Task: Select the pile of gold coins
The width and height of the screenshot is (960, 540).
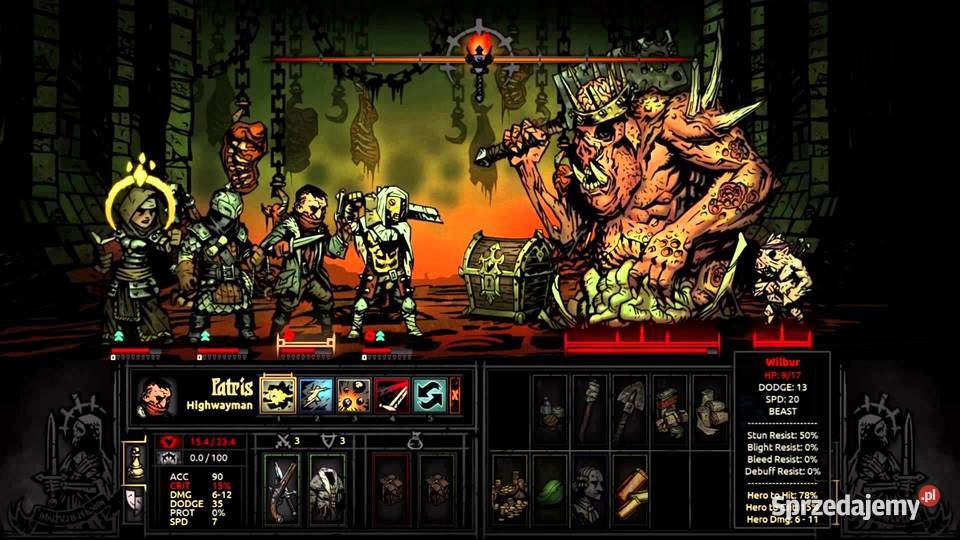Action: [511, 489]
